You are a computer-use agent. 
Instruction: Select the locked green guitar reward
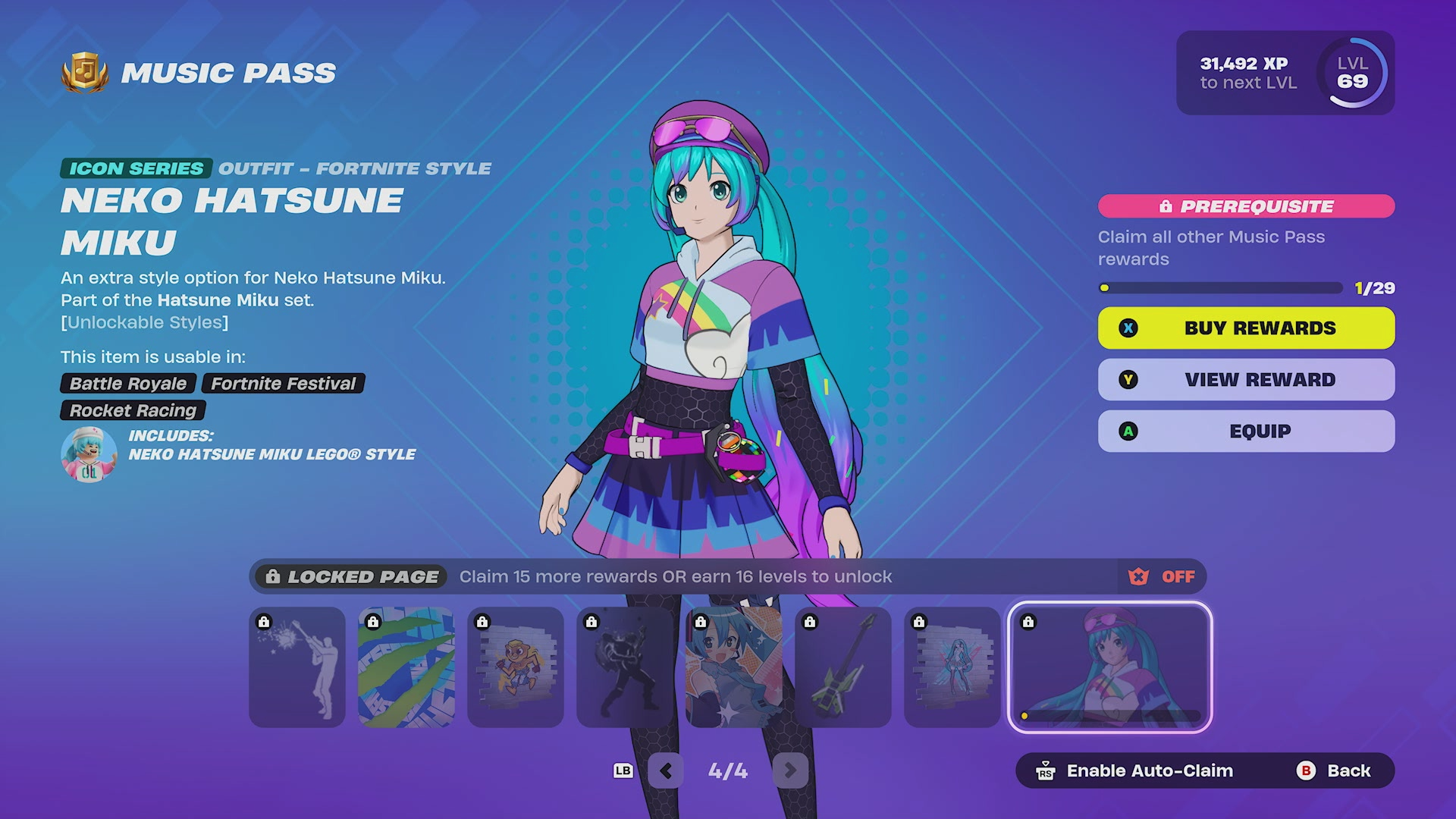843,667
